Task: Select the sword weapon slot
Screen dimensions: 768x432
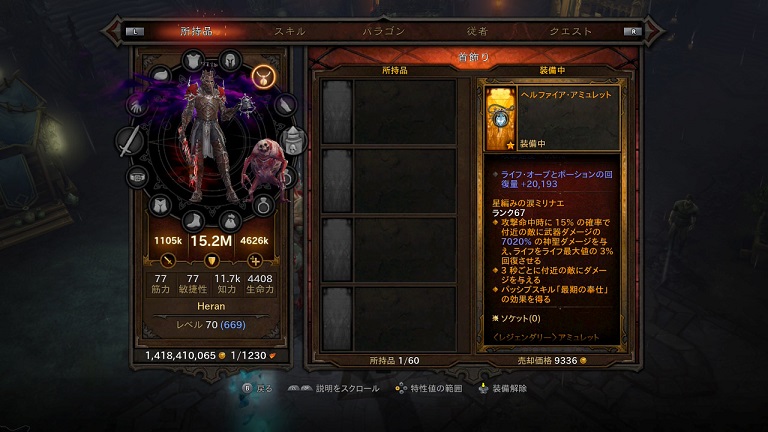Action: [x=129, y=143]
